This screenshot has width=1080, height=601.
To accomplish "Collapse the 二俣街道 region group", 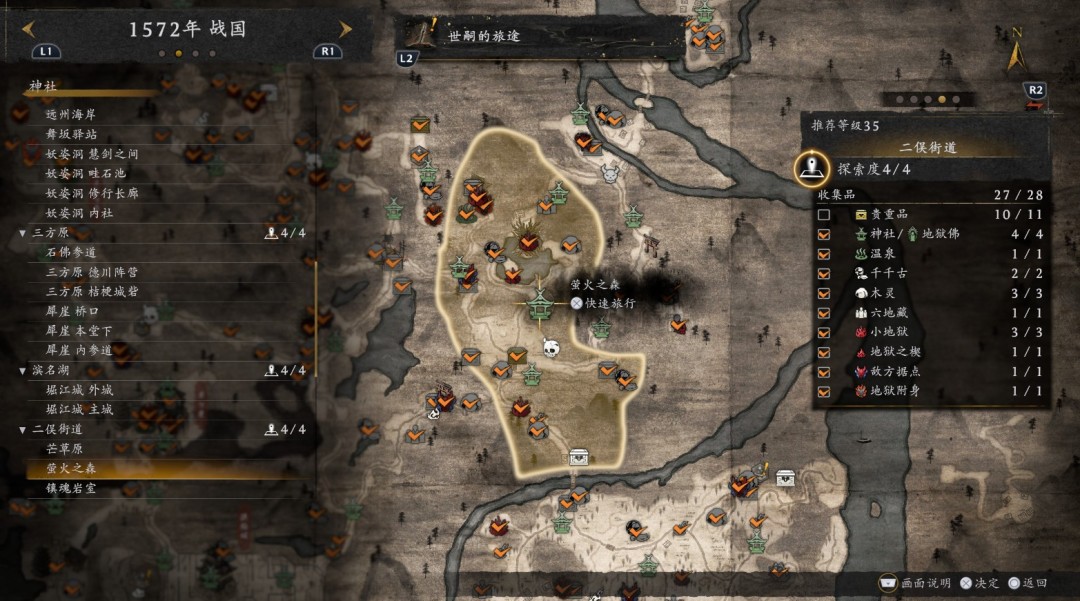I will 23,429.
